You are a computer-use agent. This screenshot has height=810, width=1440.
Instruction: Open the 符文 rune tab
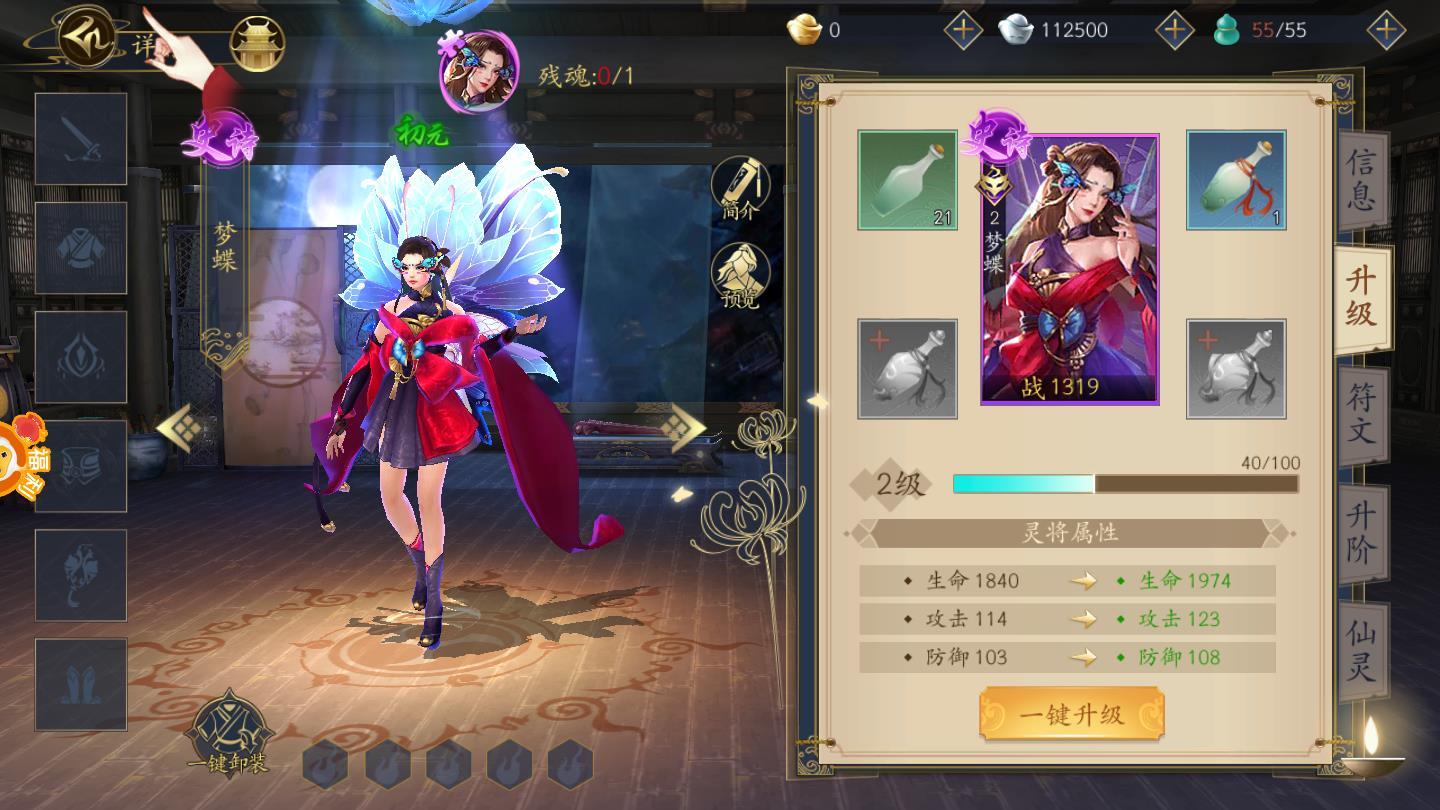[x=1361, y=414]
